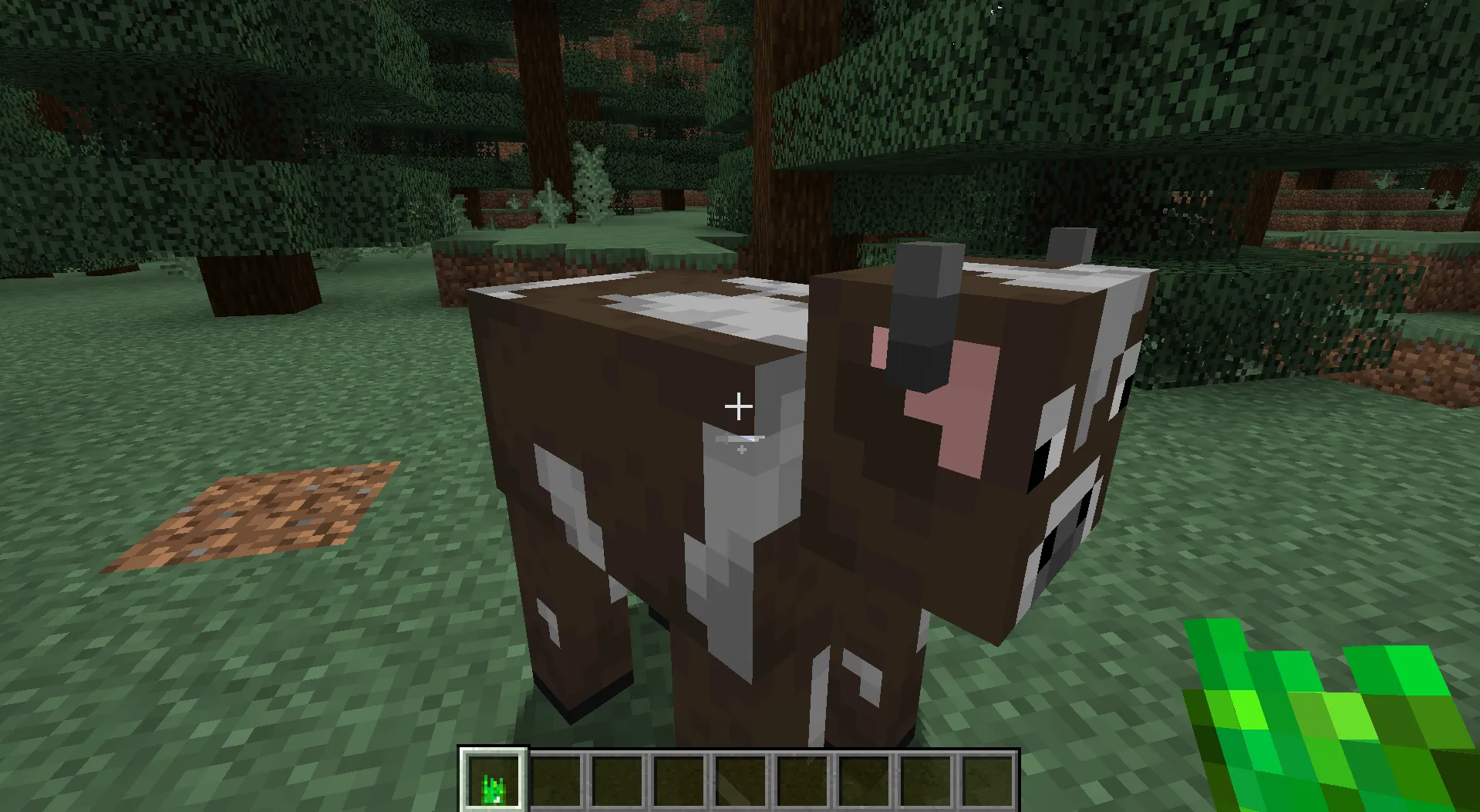The height and width of the screenshot is (812, 1480).
Task: Click the crosshair on the cow's back
Action: (740, 405)
